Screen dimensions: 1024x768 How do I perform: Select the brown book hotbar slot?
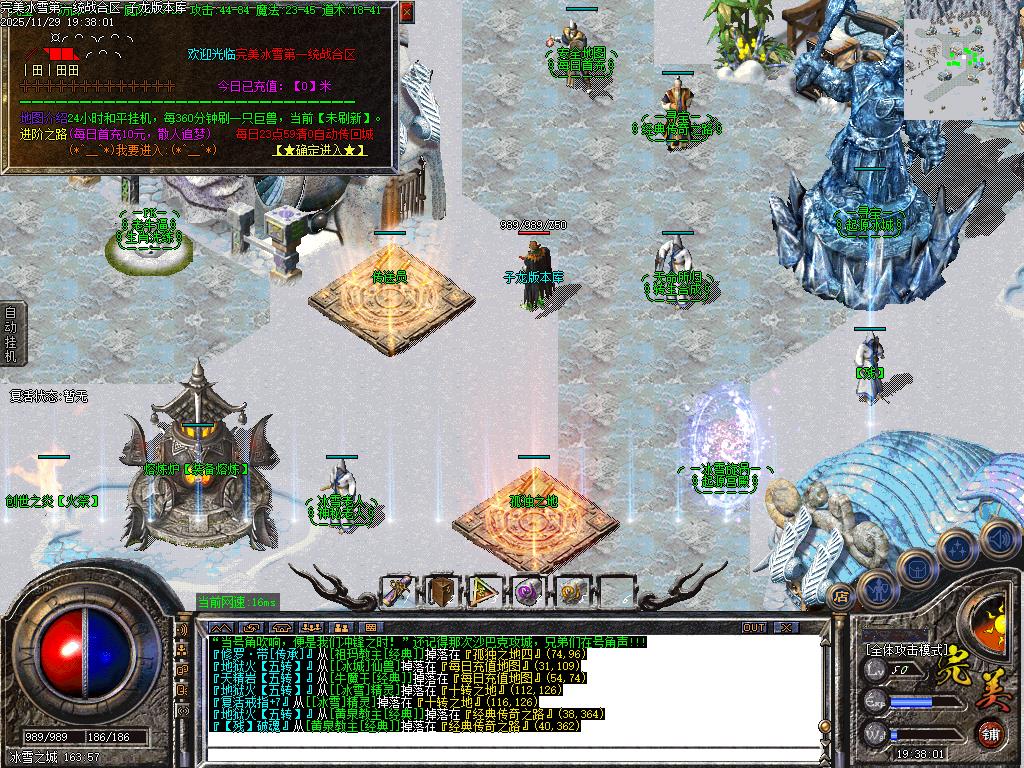[x=442, y=591]
